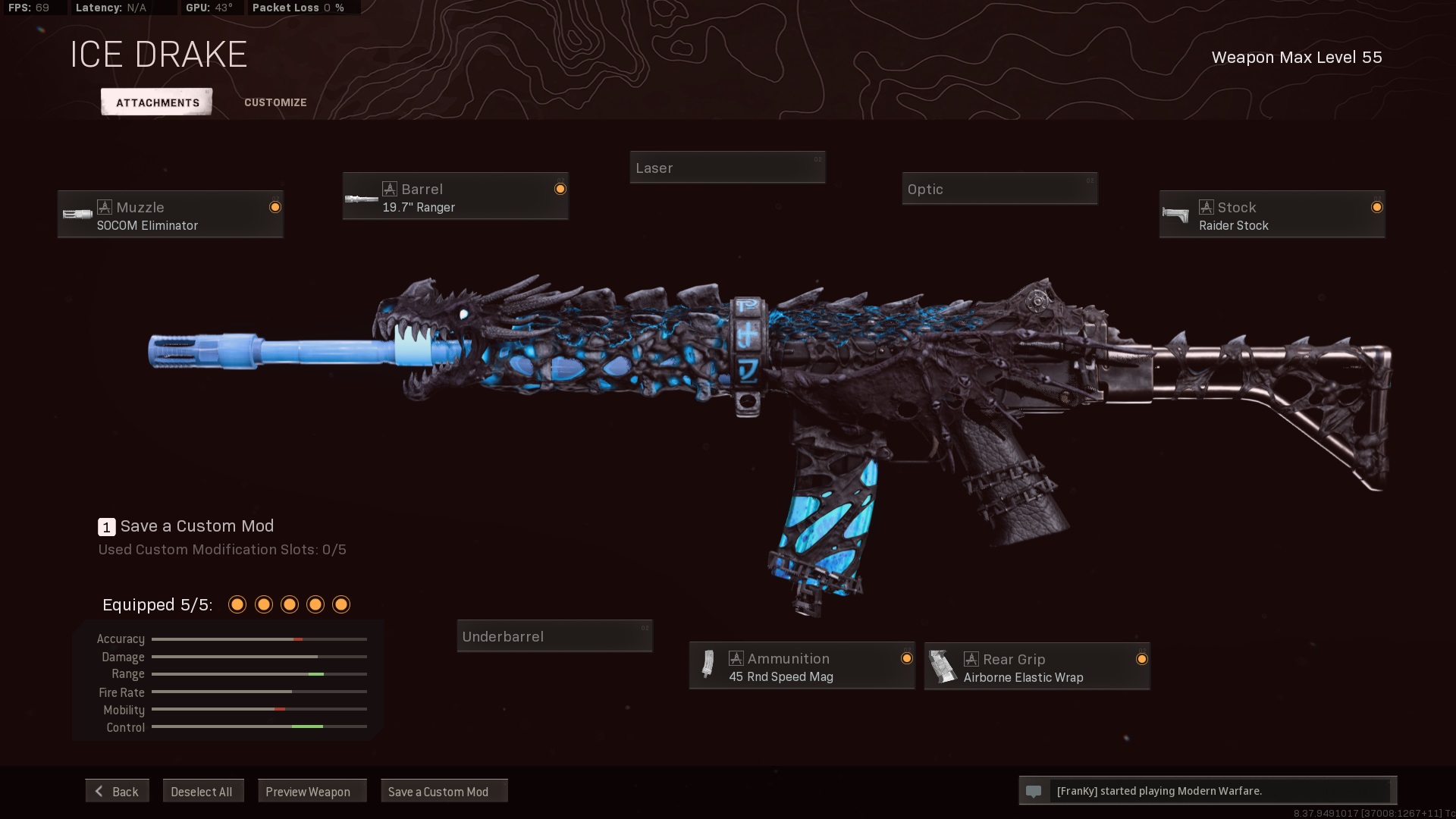Screen dimensions: 1456x819
Task: Choose the empty Laser attachment slot
Action: coord(727,168)
